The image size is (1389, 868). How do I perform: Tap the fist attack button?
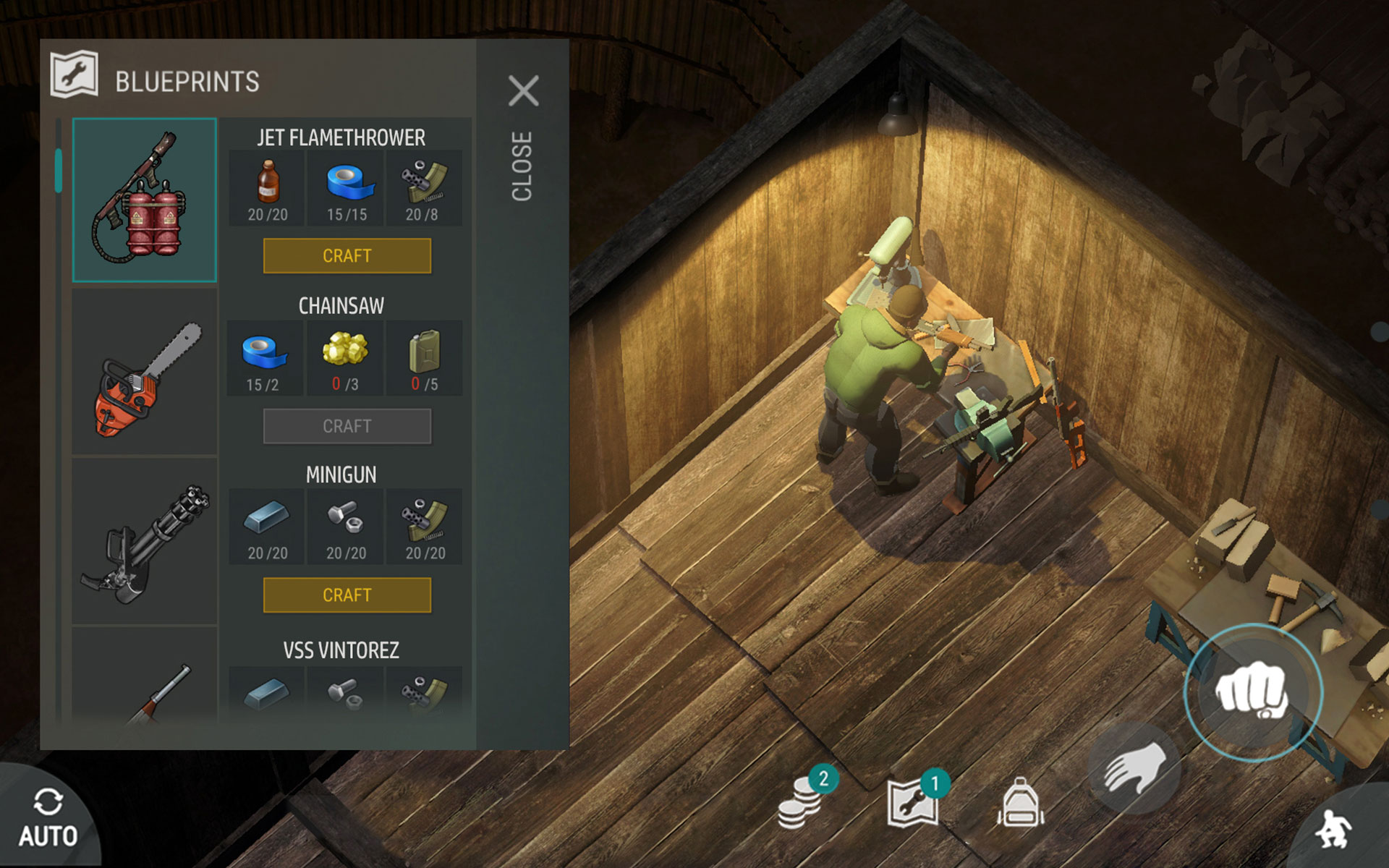click(1252, 692)
